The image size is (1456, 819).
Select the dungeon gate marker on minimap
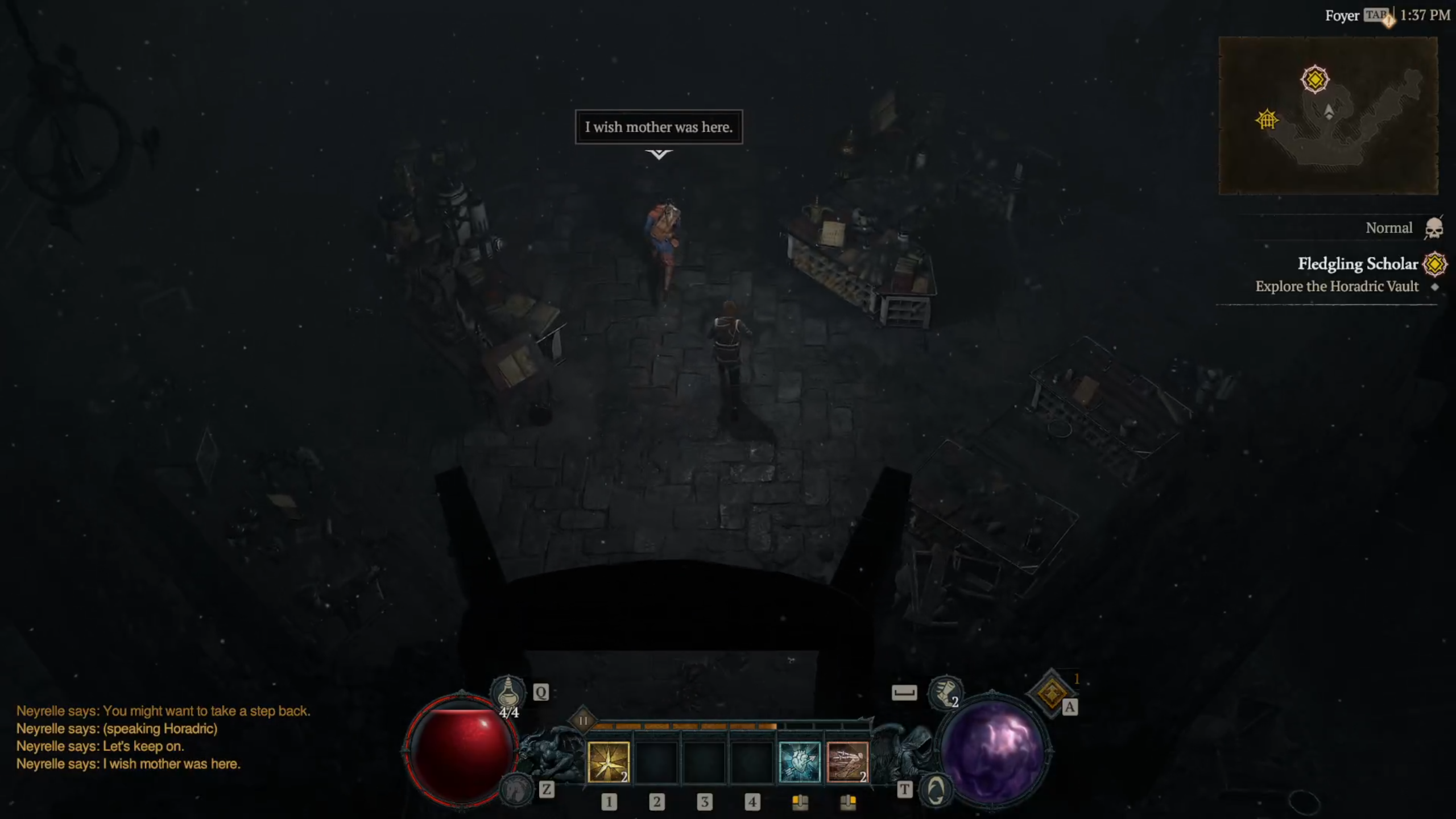1267,119
